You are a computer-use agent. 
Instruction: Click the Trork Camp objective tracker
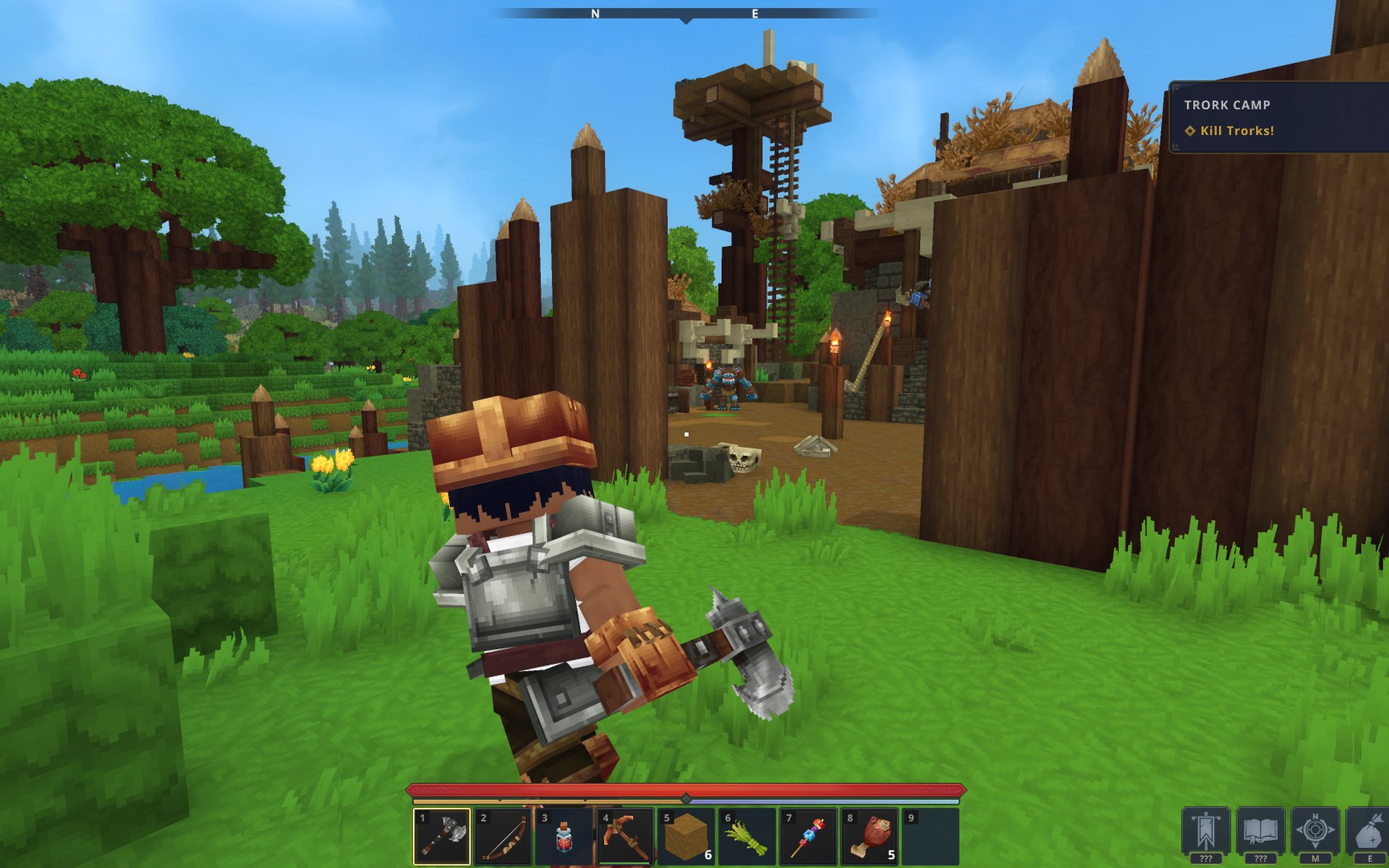tap(1278, 117)
